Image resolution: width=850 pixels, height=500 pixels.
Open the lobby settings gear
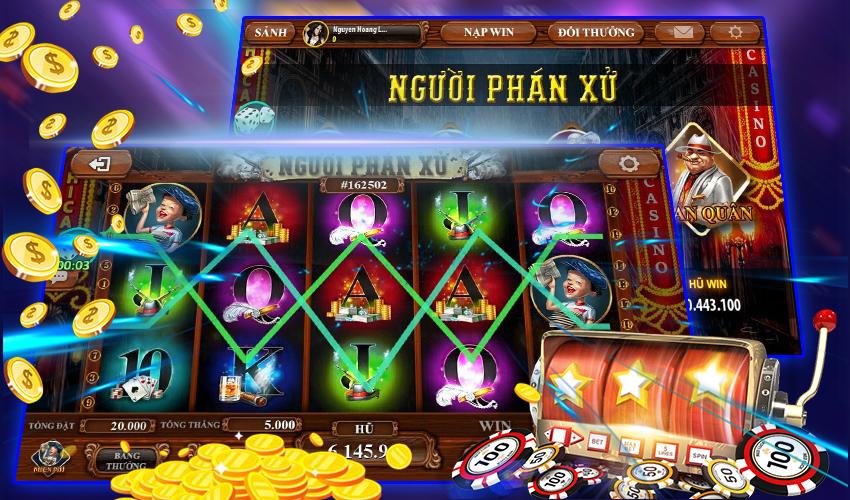tap(736, 32)
